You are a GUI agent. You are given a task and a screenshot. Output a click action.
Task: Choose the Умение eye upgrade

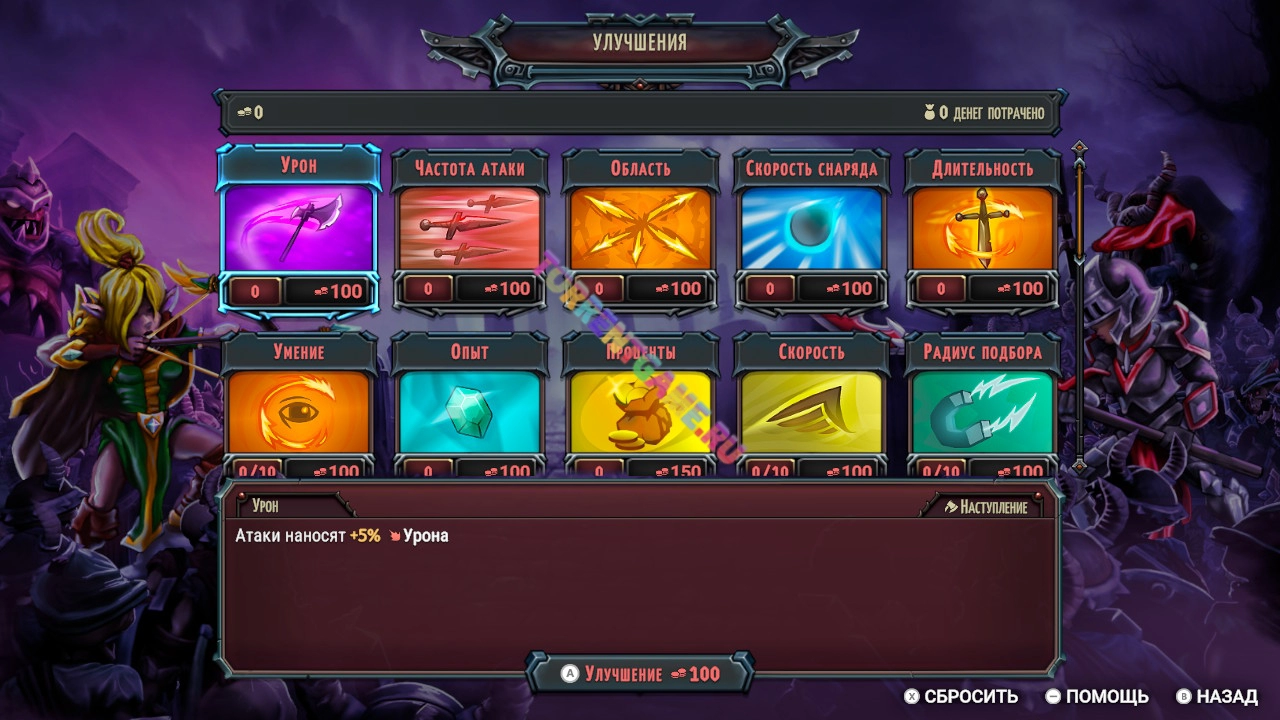(x=299, y=412)
